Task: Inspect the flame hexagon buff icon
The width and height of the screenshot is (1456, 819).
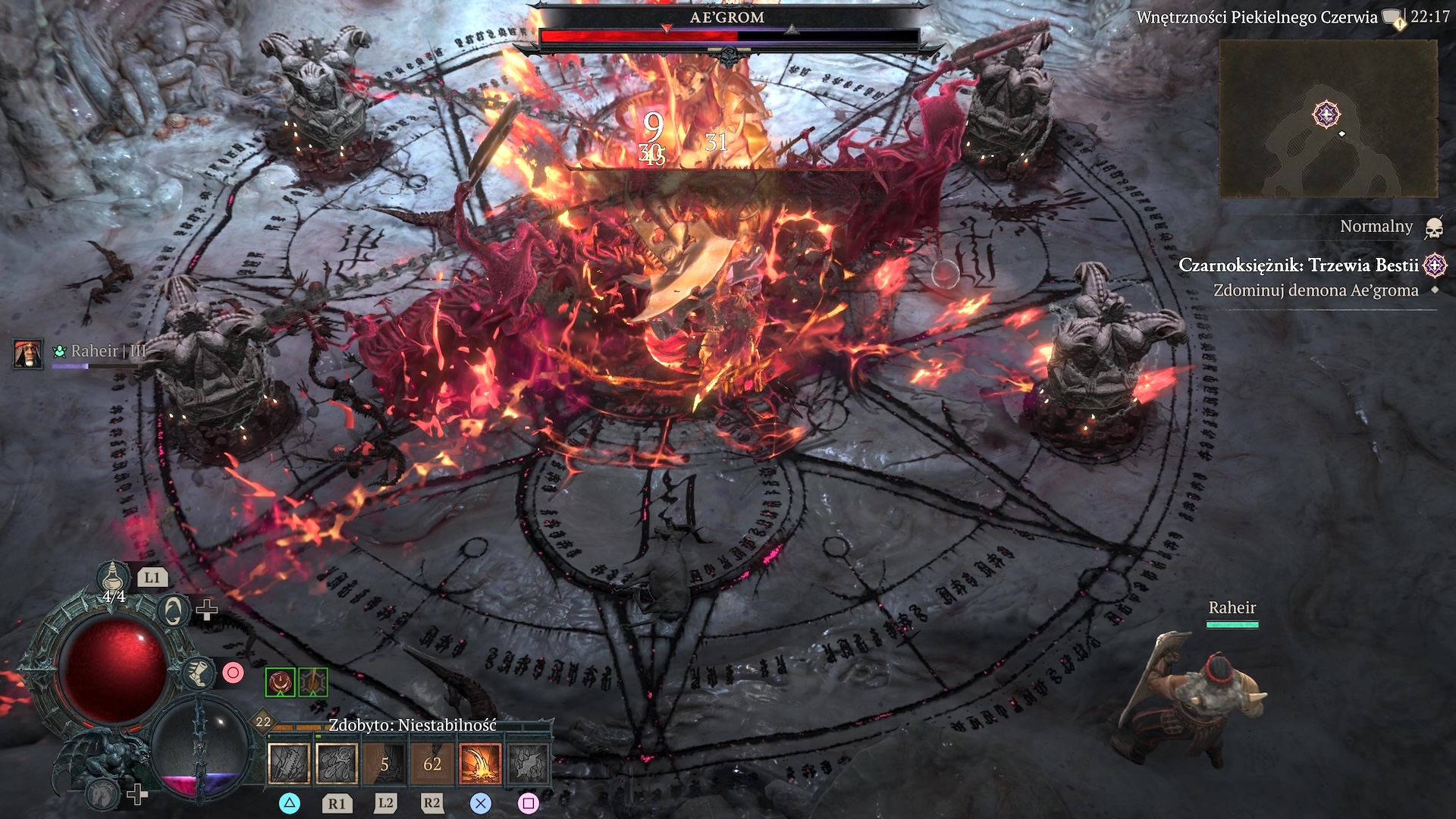Action: coord(312,682)
